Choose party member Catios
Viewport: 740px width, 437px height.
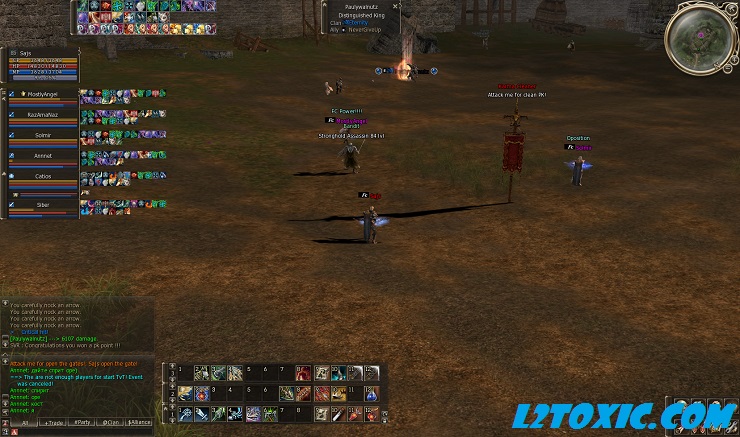point(42,176)
